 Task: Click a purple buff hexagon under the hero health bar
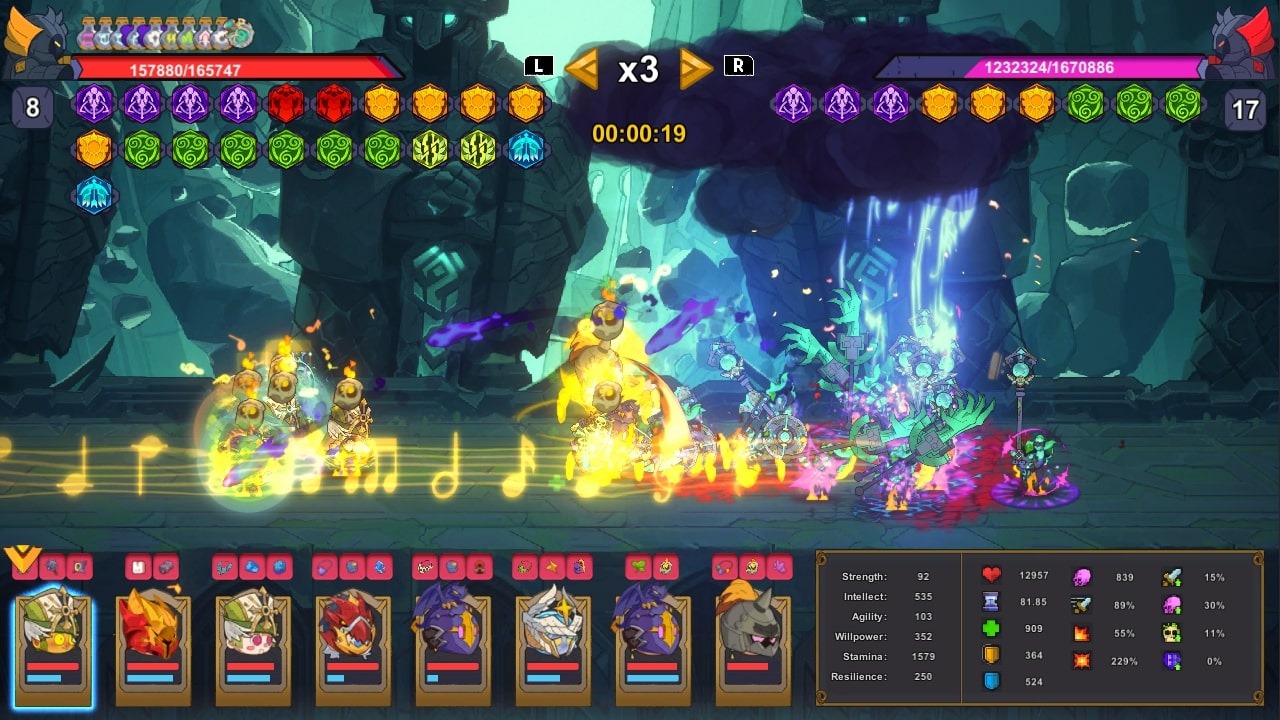(94, 103)
